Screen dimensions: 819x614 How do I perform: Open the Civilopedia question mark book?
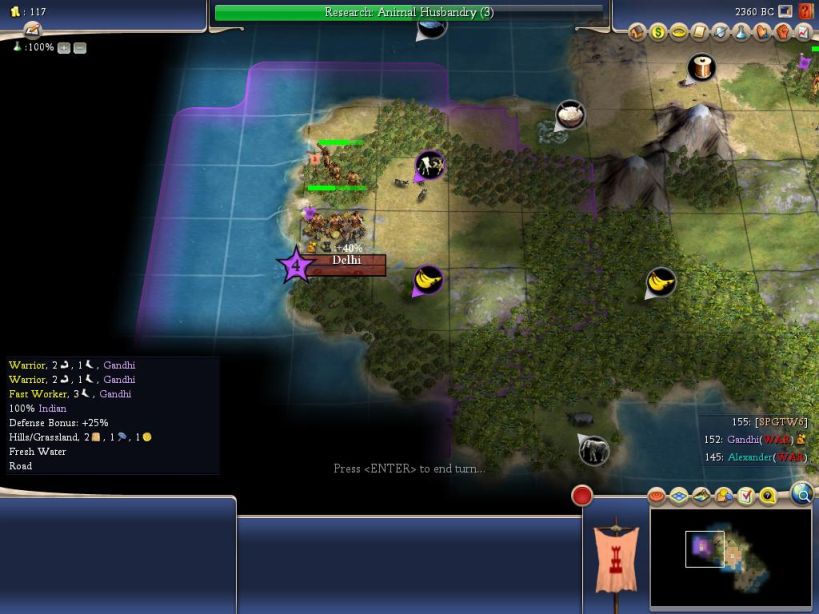pyautogui.click(x=805, y=11)
